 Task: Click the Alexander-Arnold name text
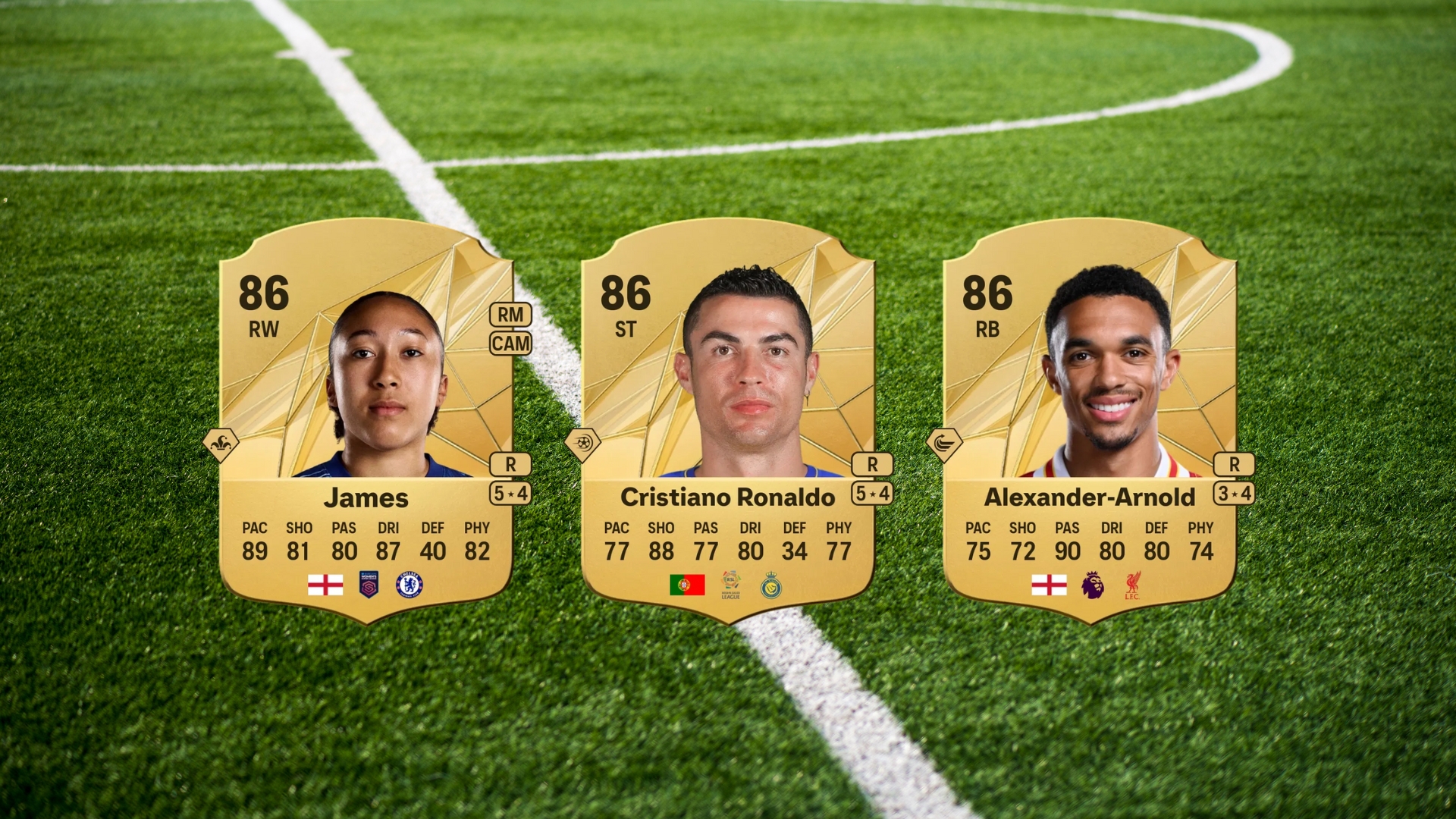point(1089,498)
